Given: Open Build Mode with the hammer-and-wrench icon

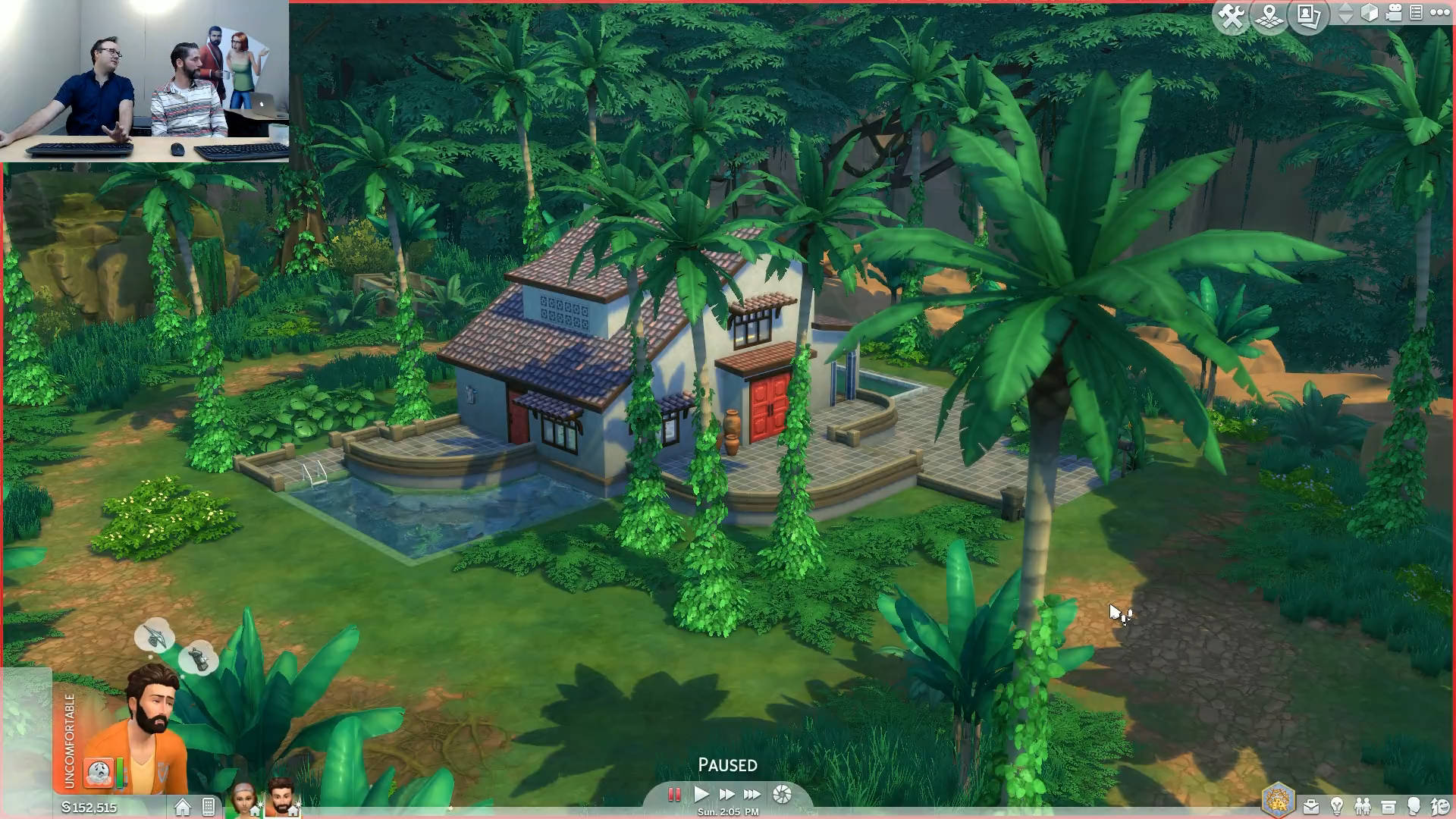Looking at the screenshot, I should pos(1232,16).
